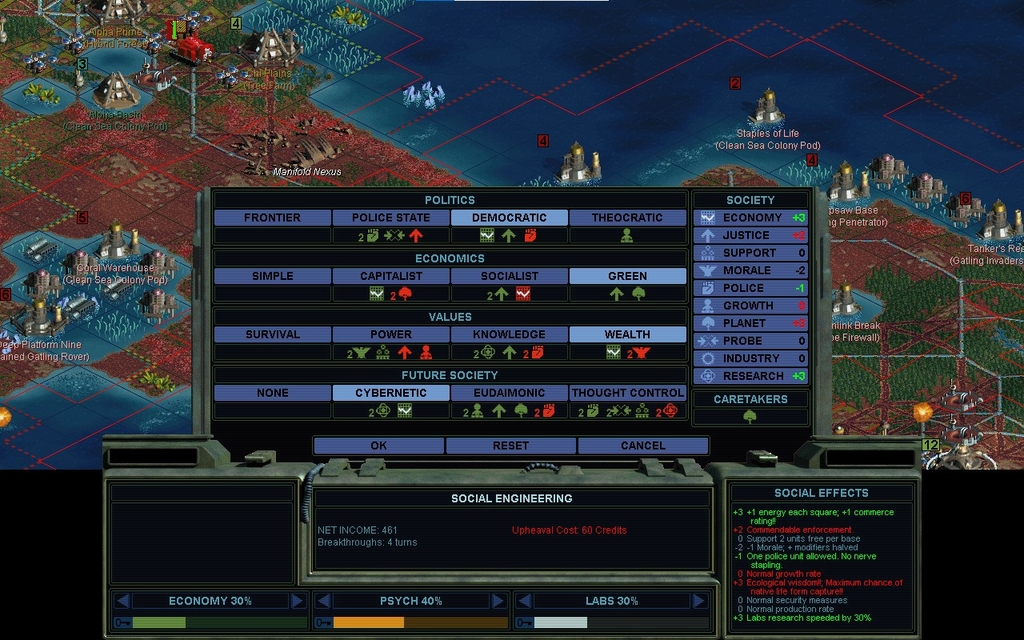The height and width of the screenshot is (640, 1024).
Task: Pick Capitalist economics
Action: pos(390,276)
